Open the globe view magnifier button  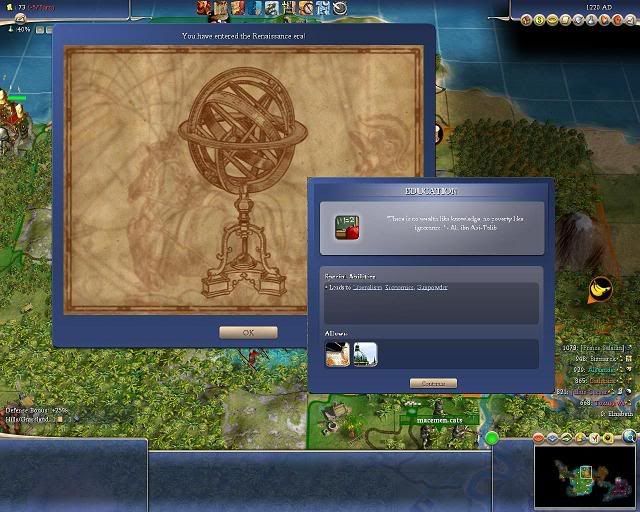629,435
